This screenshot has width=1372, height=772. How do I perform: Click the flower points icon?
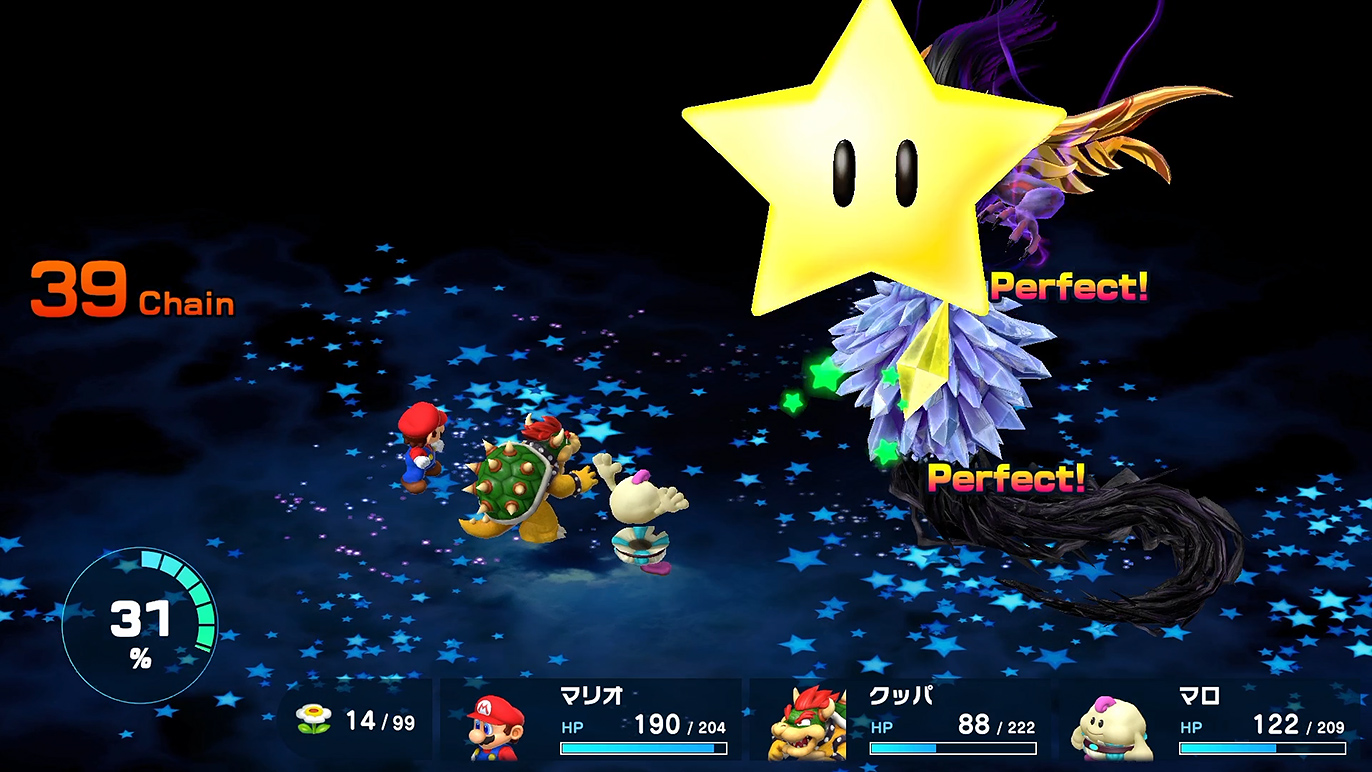pos(313,720)
